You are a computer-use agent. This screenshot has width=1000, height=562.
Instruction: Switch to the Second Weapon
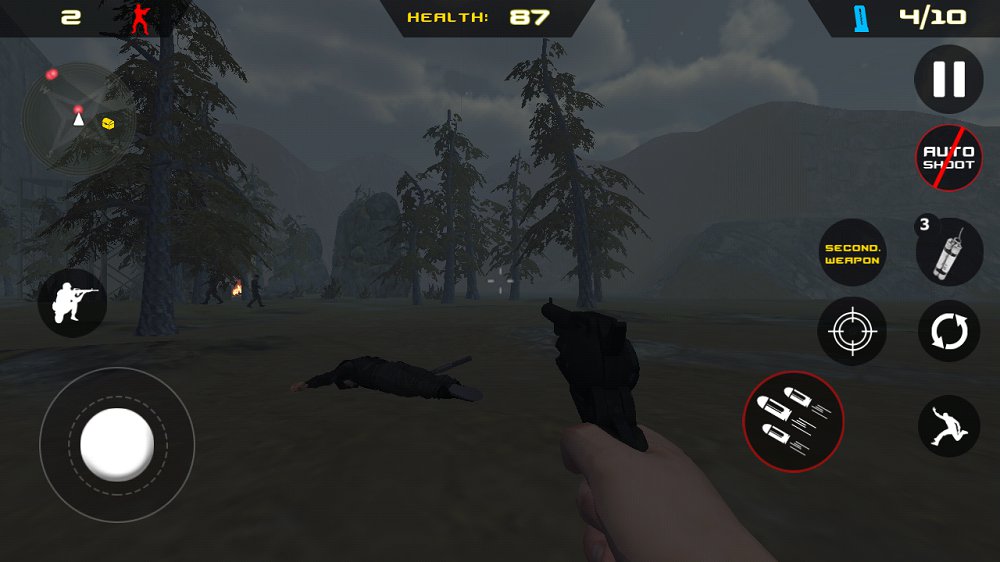click(x=852, y=253)
